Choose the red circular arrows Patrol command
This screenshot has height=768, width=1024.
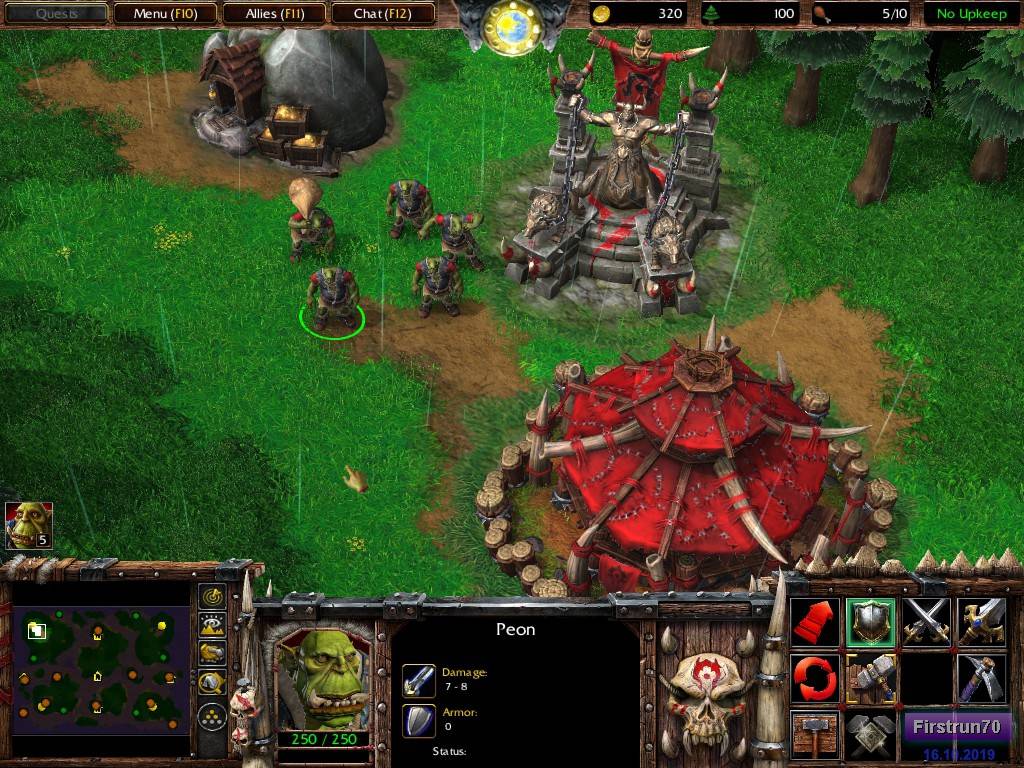(x=815, y=678)
